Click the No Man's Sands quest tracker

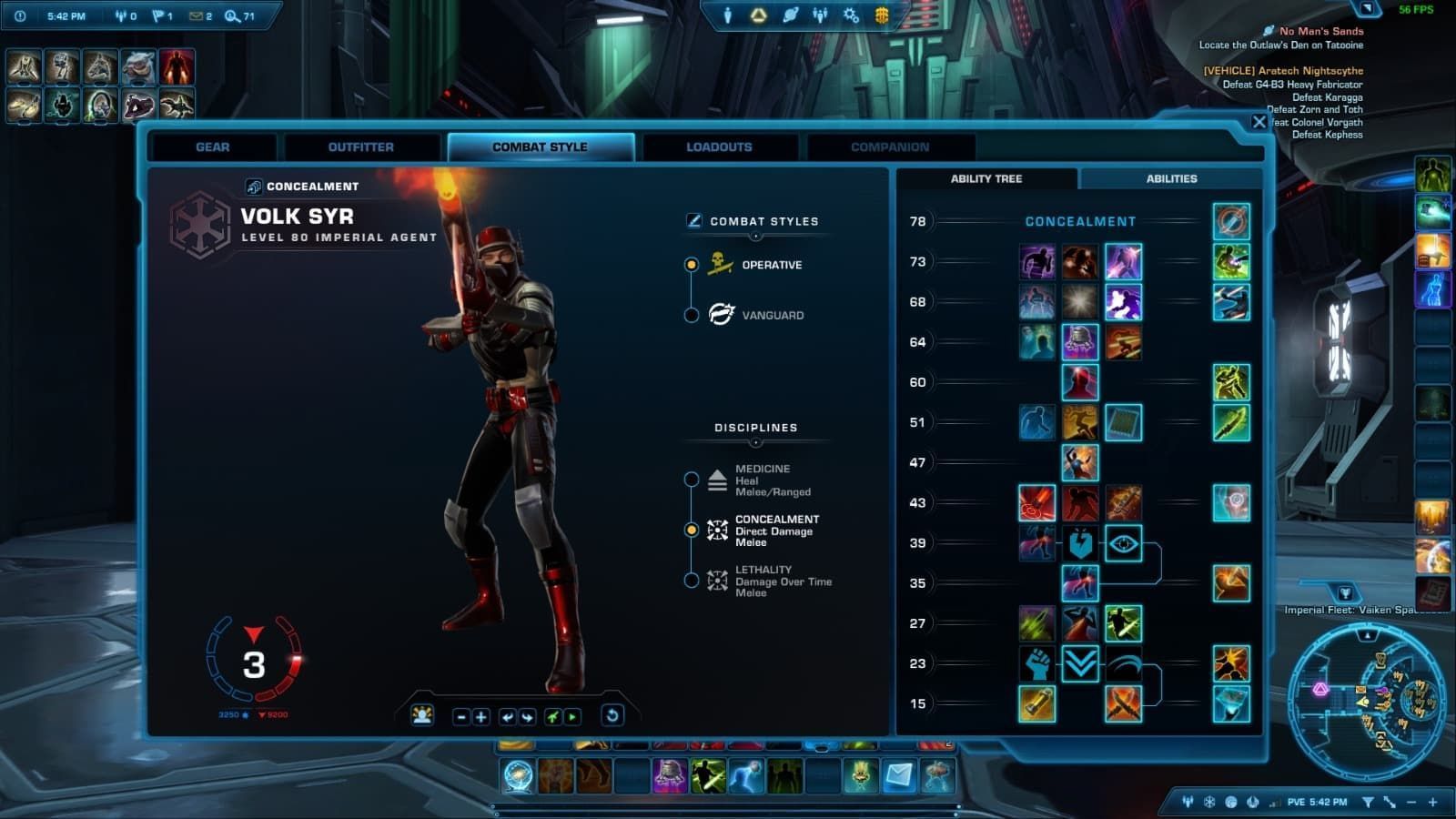click(1320, 31)
